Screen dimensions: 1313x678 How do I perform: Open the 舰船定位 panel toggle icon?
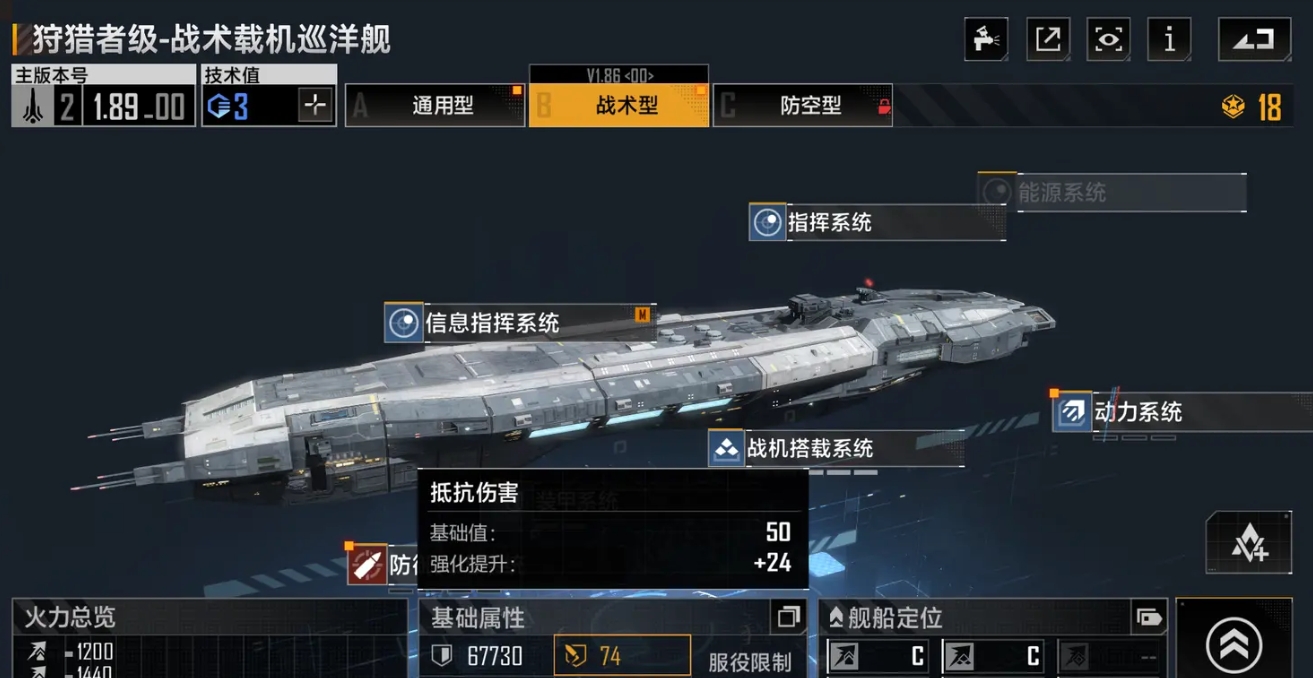pyautogui.click(x=1149, y=618)
